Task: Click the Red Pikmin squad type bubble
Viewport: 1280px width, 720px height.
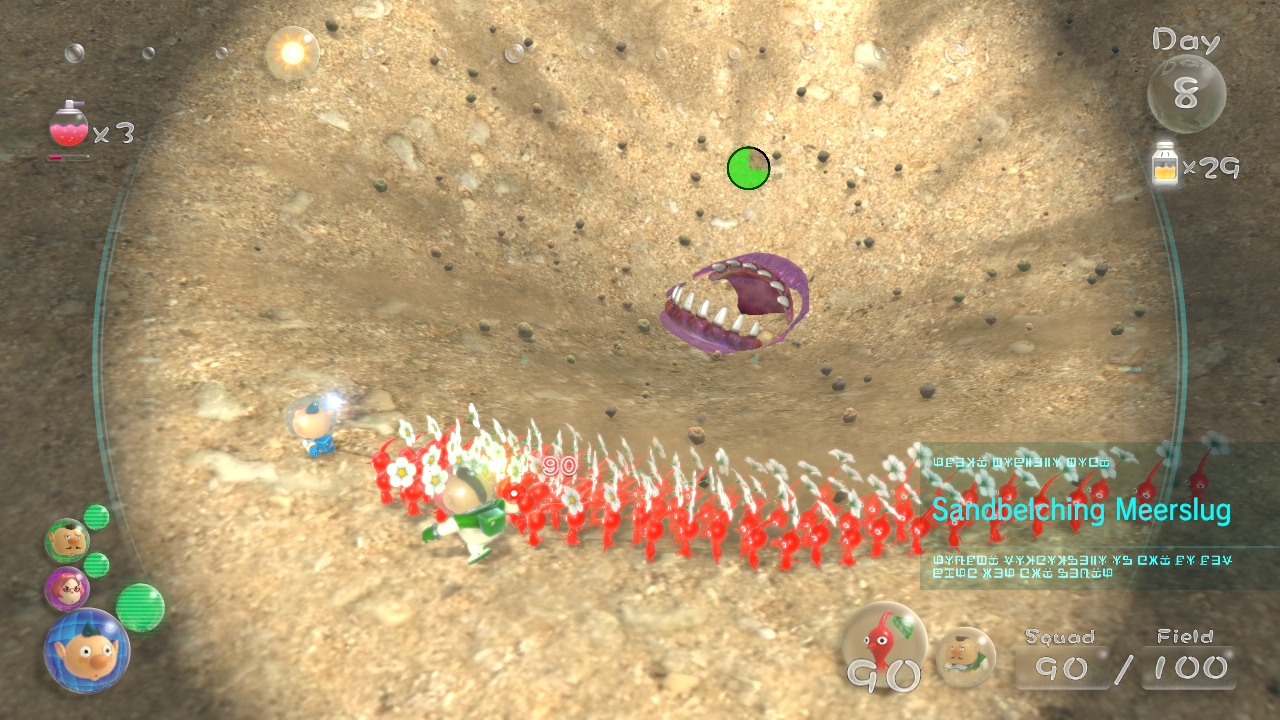Action: [884, 647]
